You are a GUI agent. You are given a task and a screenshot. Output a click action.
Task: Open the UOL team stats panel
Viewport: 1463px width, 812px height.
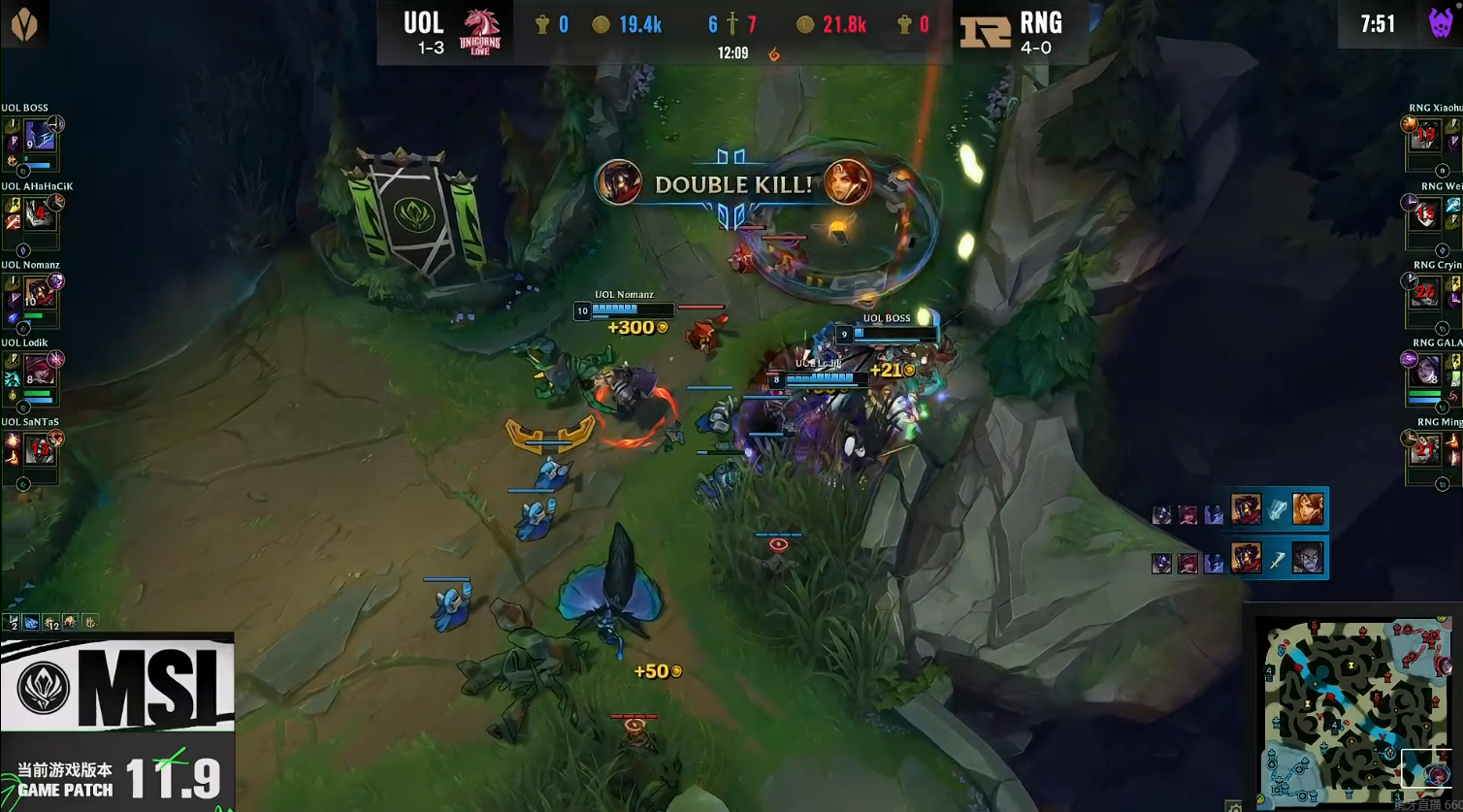coord(50,624)
